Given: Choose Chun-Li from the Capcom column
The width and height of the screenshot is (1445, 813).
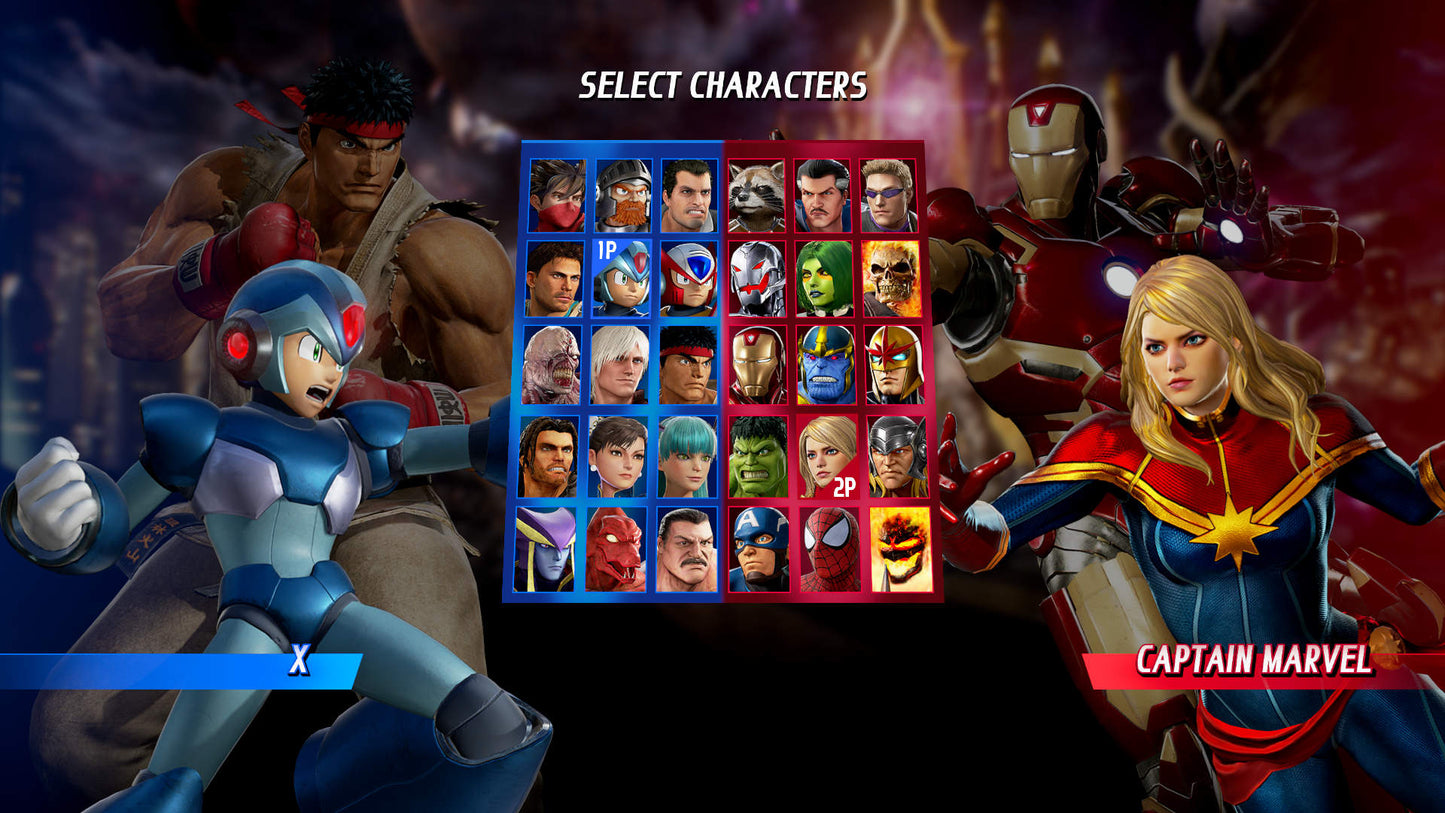Looking at the screenshot, I should [x=620, y=458].
